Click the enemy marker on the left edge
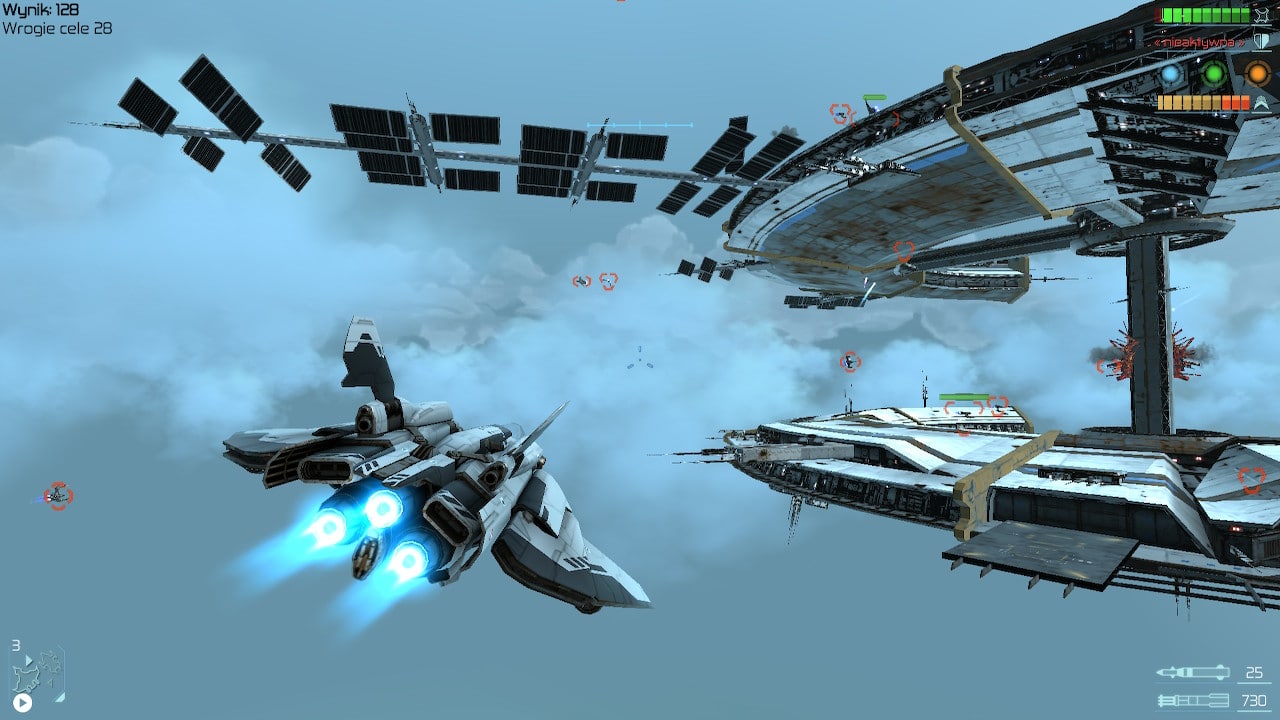 [x=58, y=497]
